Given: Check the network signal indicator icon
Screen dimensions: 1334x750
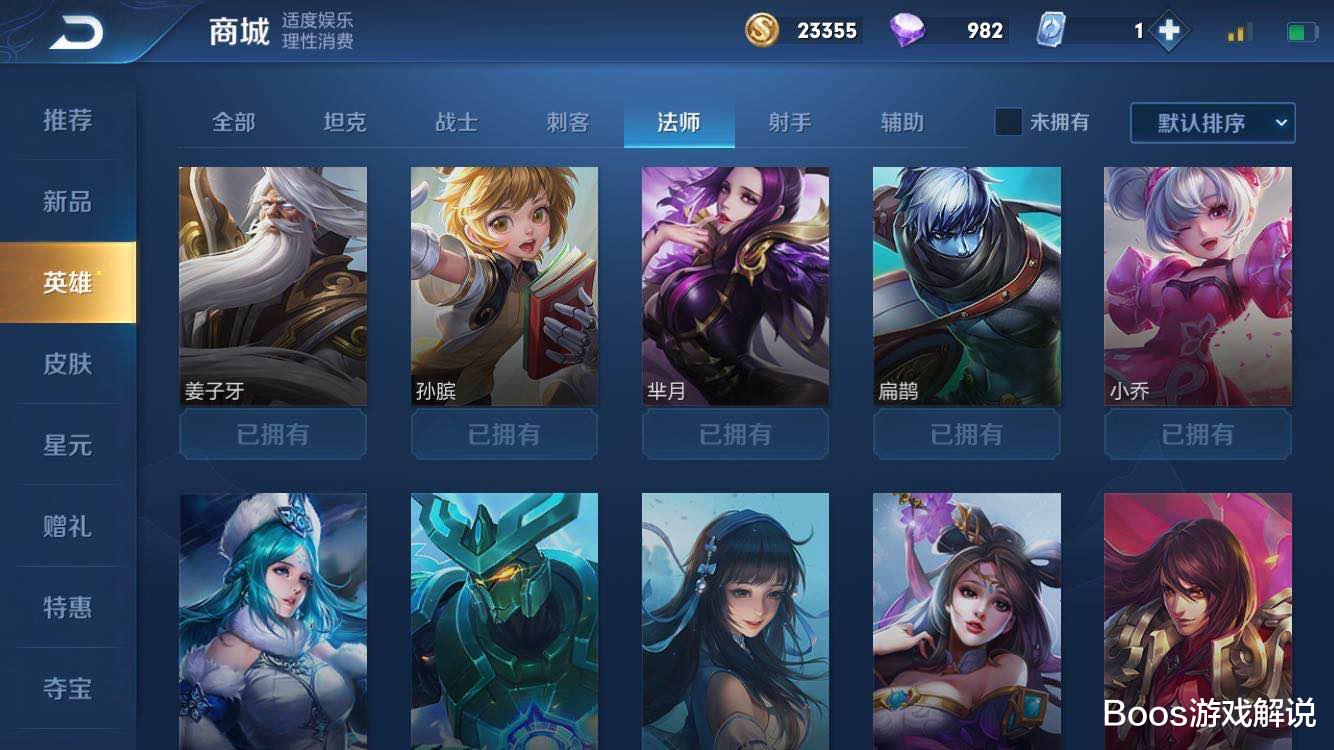Looking at the screenshot, I should coord(1237,30).
